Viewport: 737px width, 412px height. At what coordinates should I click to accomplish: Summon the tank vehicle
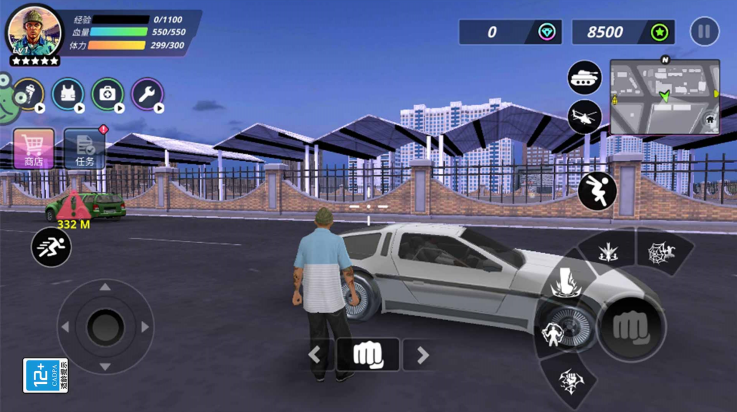(x=585, y=77)
